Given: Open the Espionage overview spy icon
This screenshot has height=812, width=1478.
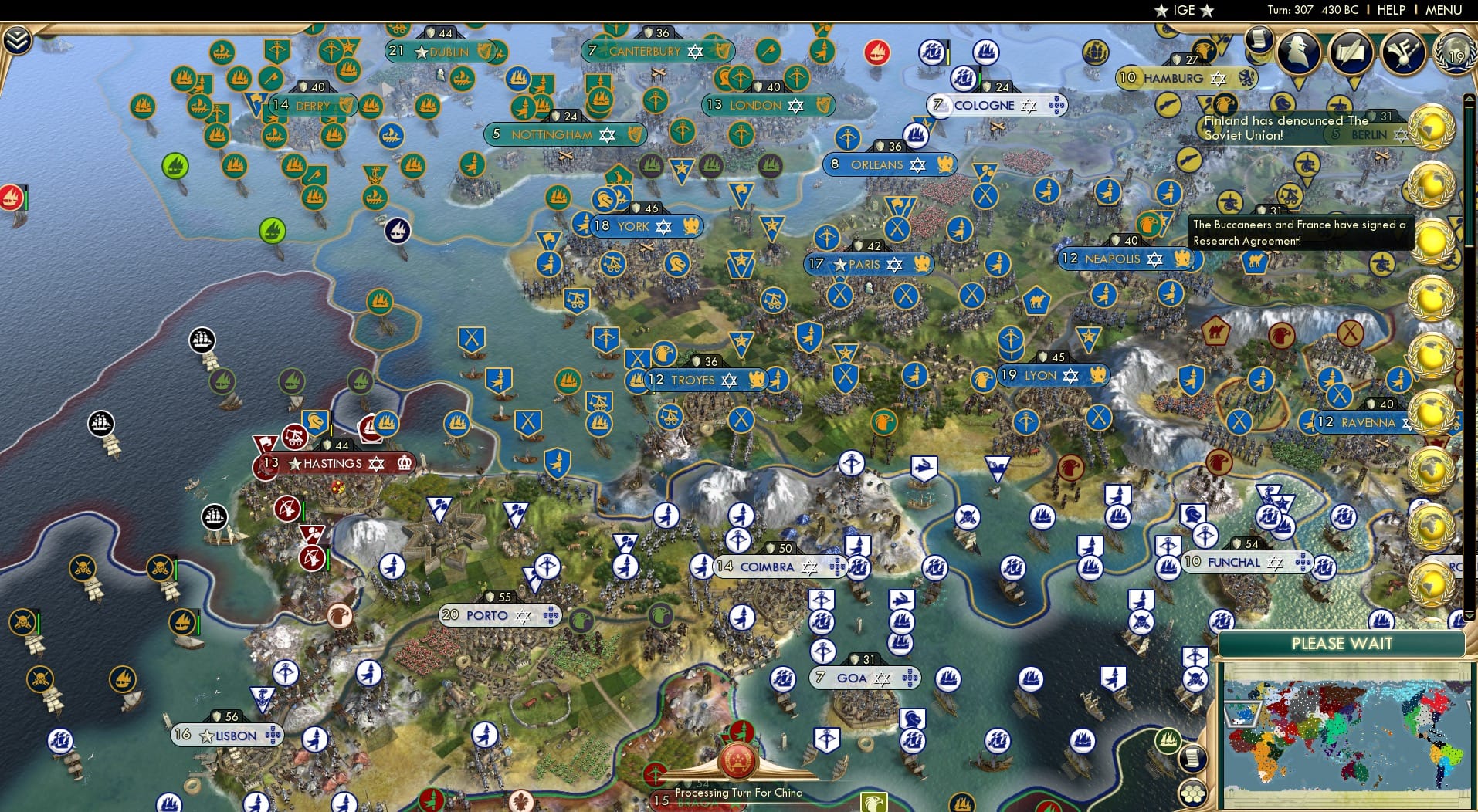Looking at the screenshot, I should pyautogui.click(x=1297, y=52).
